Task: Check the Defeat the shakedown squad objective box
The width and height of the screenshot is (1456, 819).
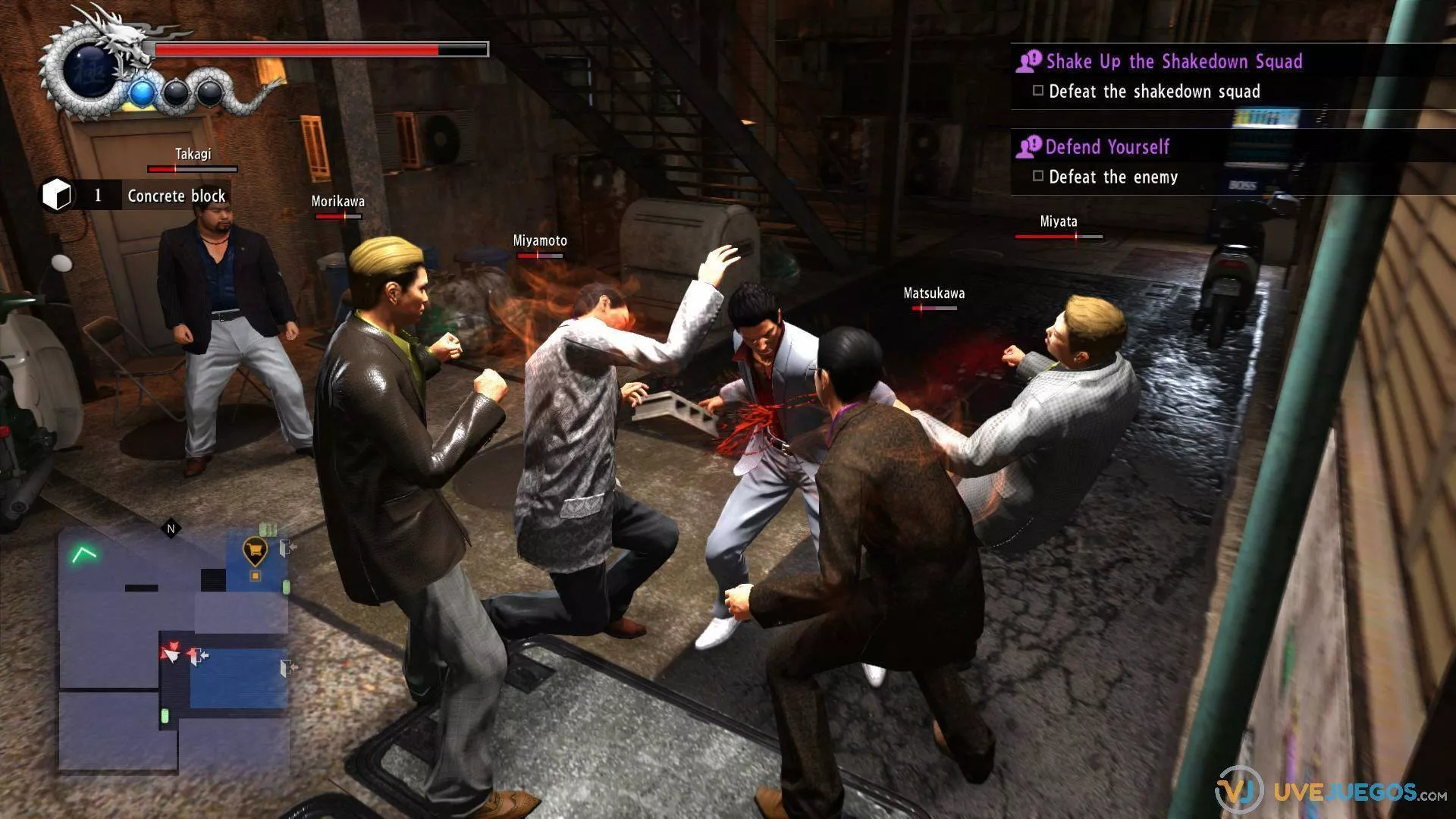Action: [x=1037, y=89]
